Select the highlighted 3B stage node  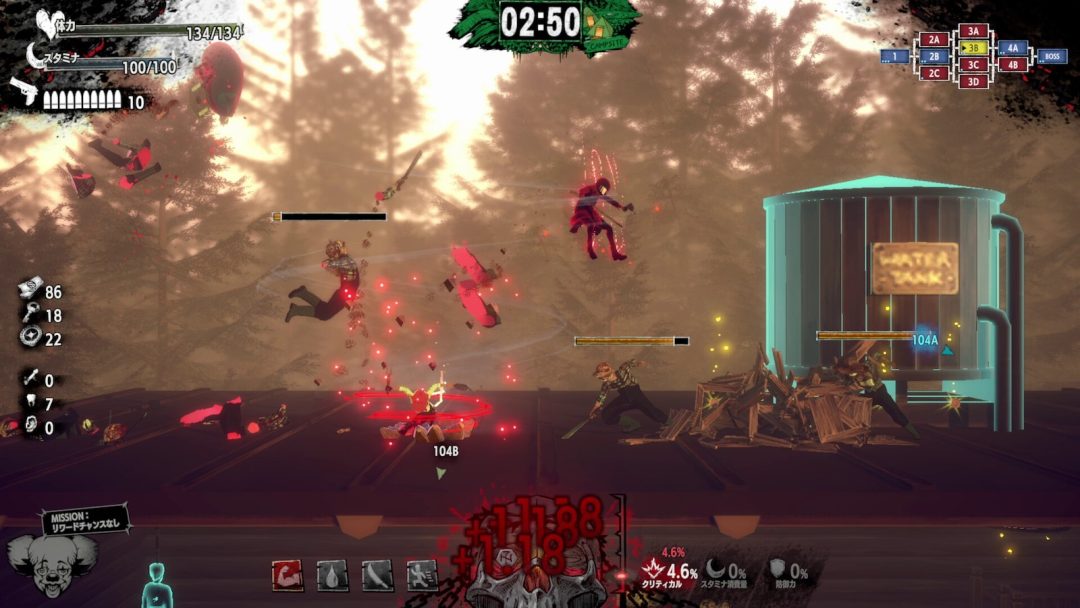(972, 48)
